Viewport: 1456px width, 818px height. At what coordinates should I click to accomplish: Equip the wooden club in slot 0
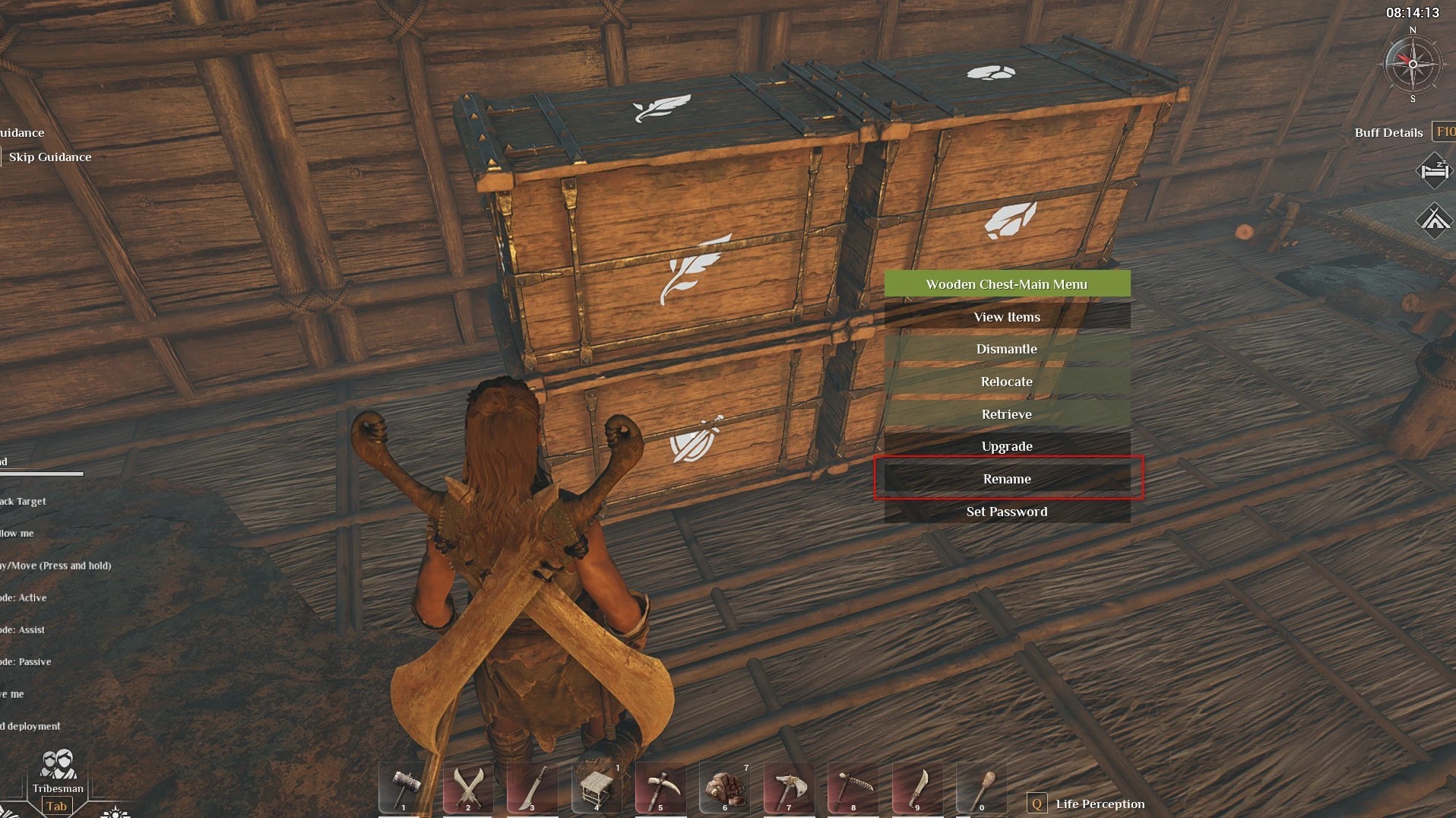(981, 786)
